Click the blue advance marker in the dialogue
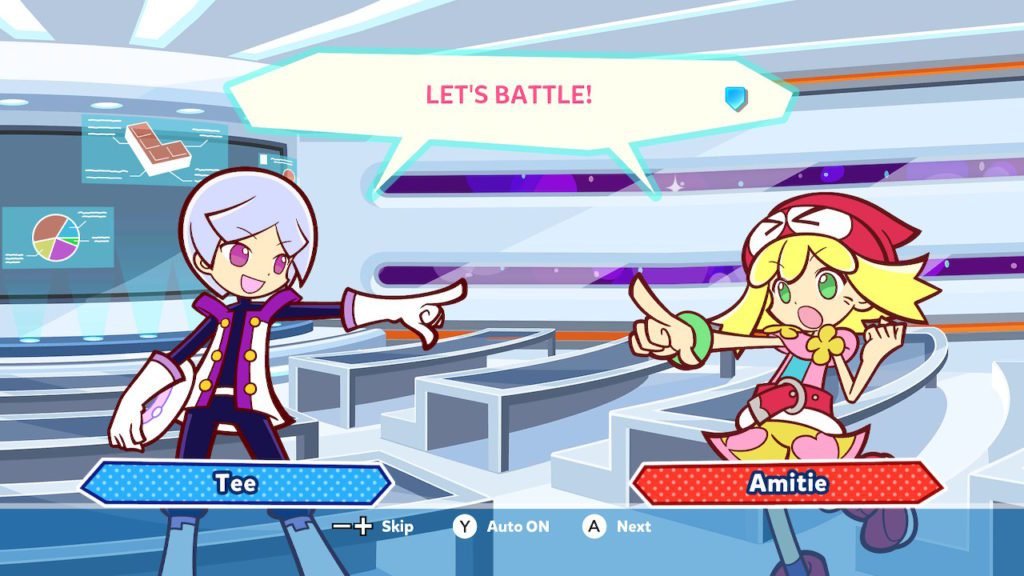Screen dimensions: 1024x576 click(735, 97)
